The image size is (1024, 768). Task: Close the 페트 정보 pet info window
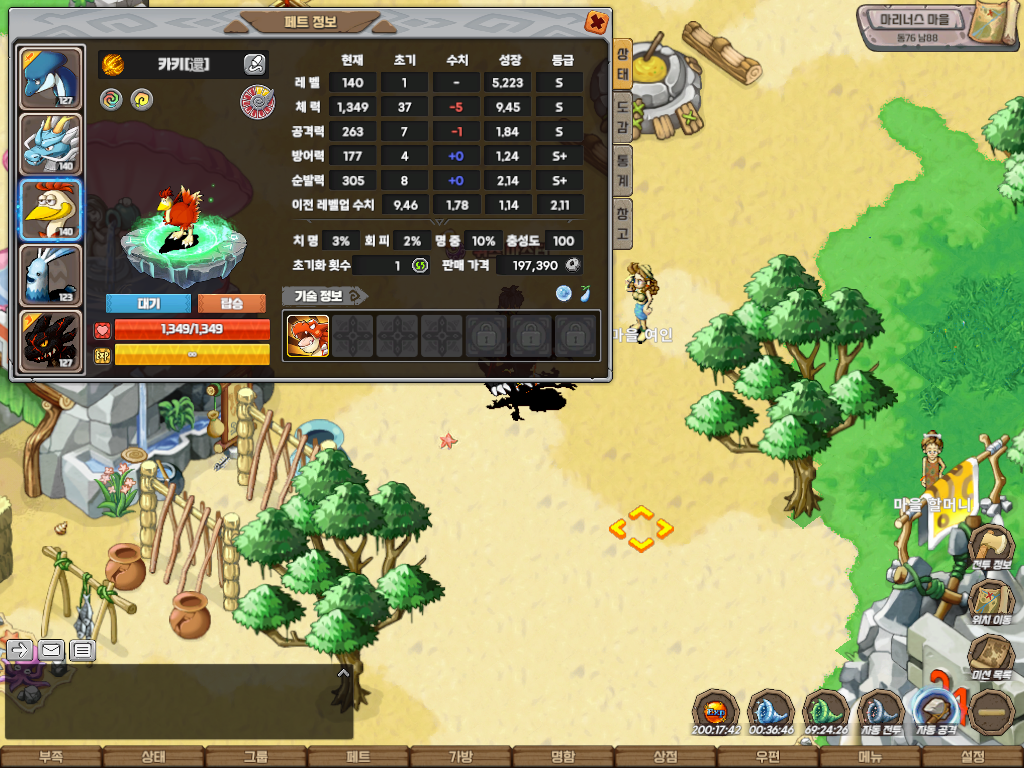pos(596,21)
